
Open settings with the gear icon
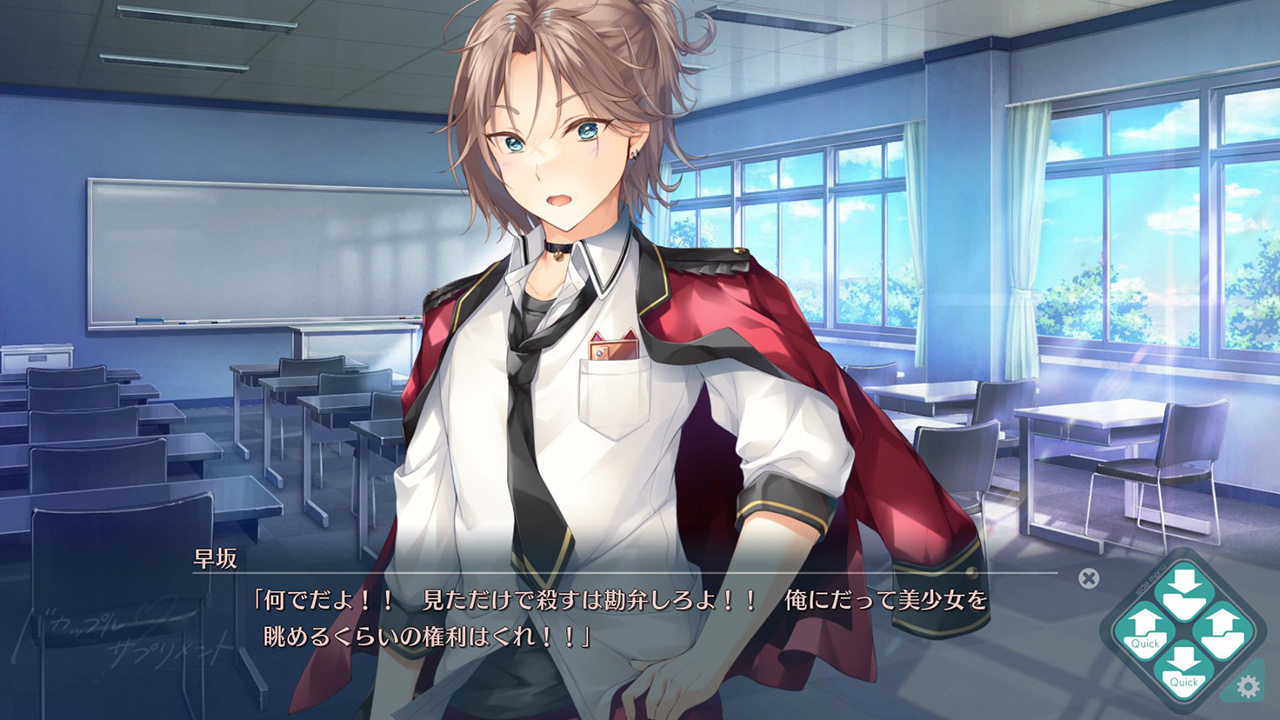click(x=1247, y=687)
